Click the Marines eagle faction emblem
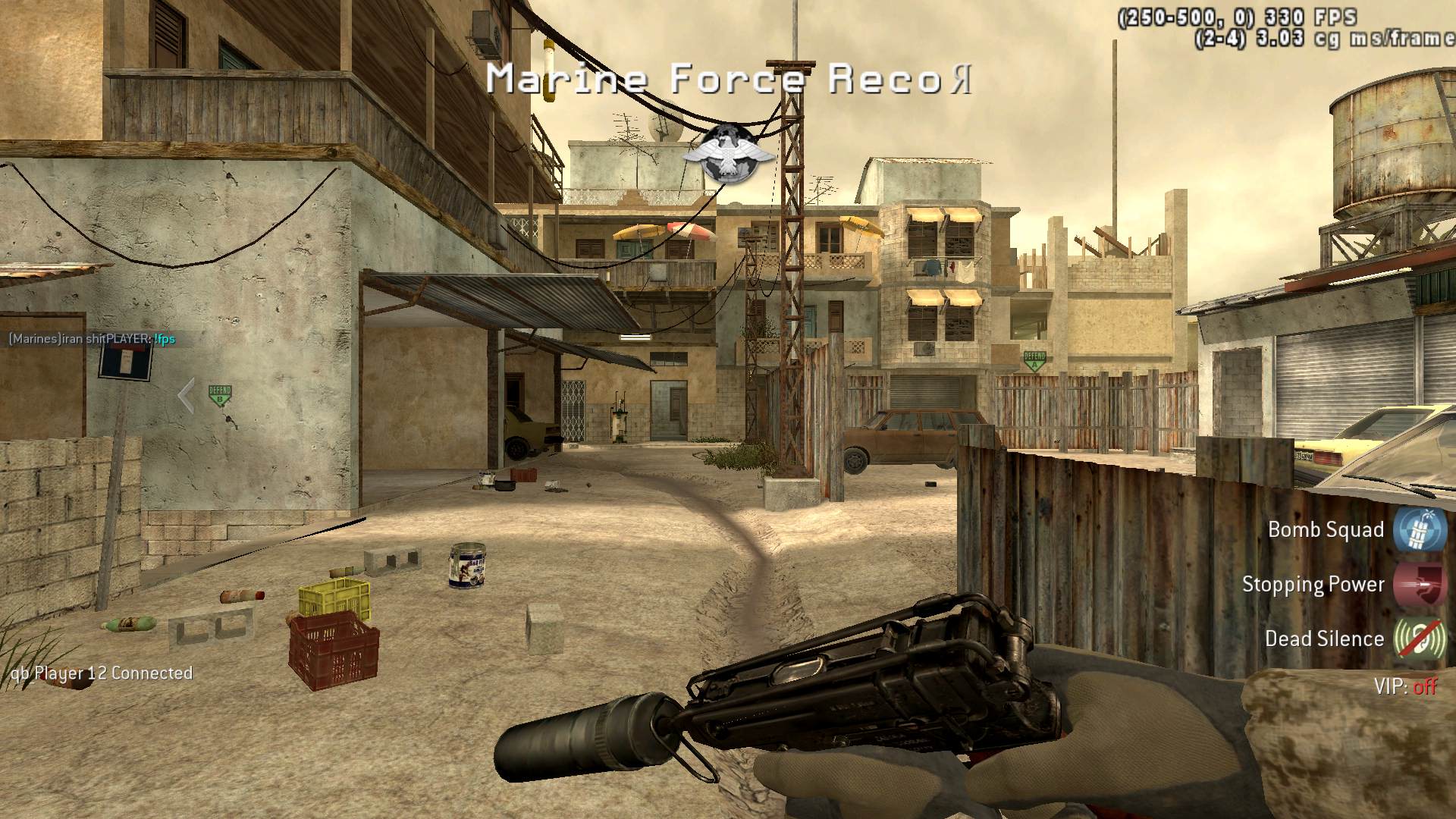 click(727, 155)
